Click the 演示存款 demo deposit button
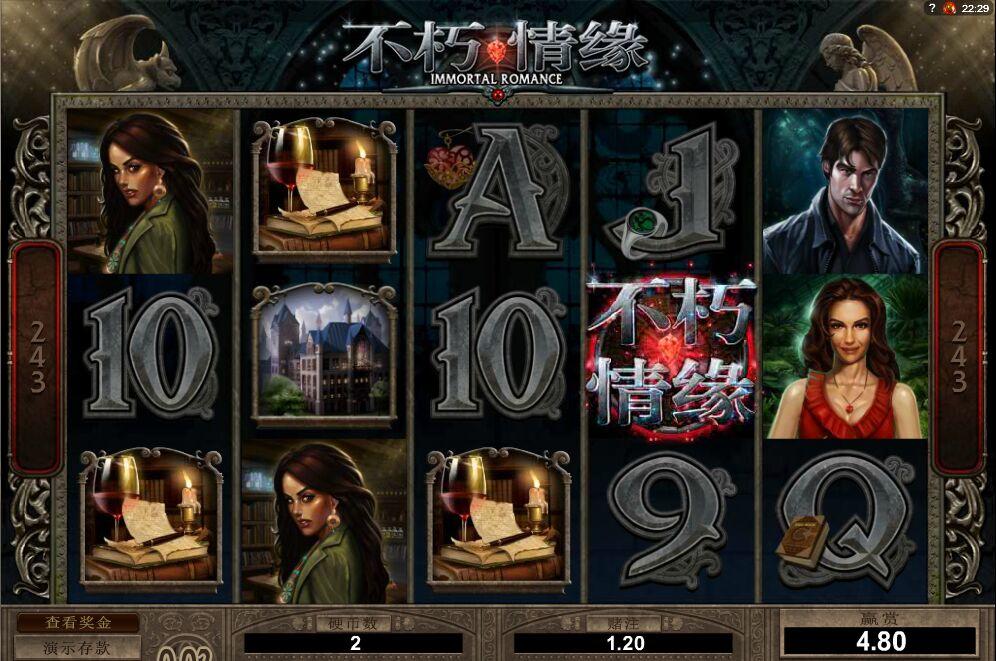 tap(76, 647)
